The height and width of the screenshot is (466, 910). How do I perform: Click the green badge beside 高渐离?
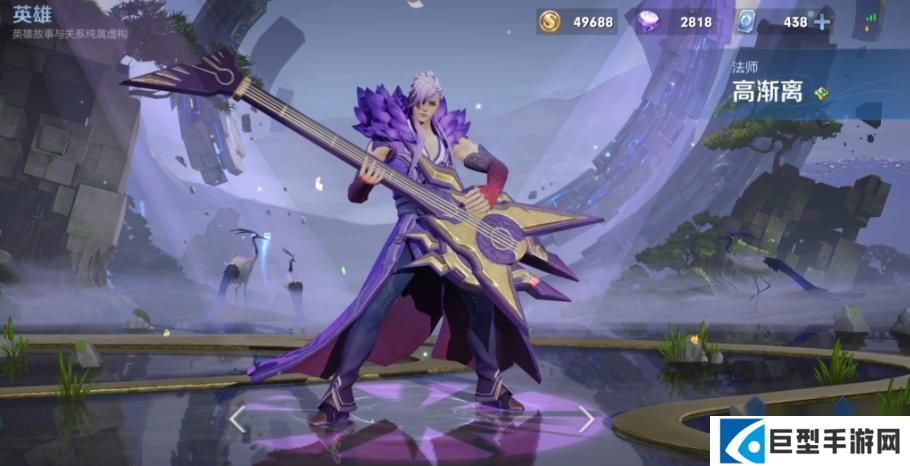click(820, 93)
